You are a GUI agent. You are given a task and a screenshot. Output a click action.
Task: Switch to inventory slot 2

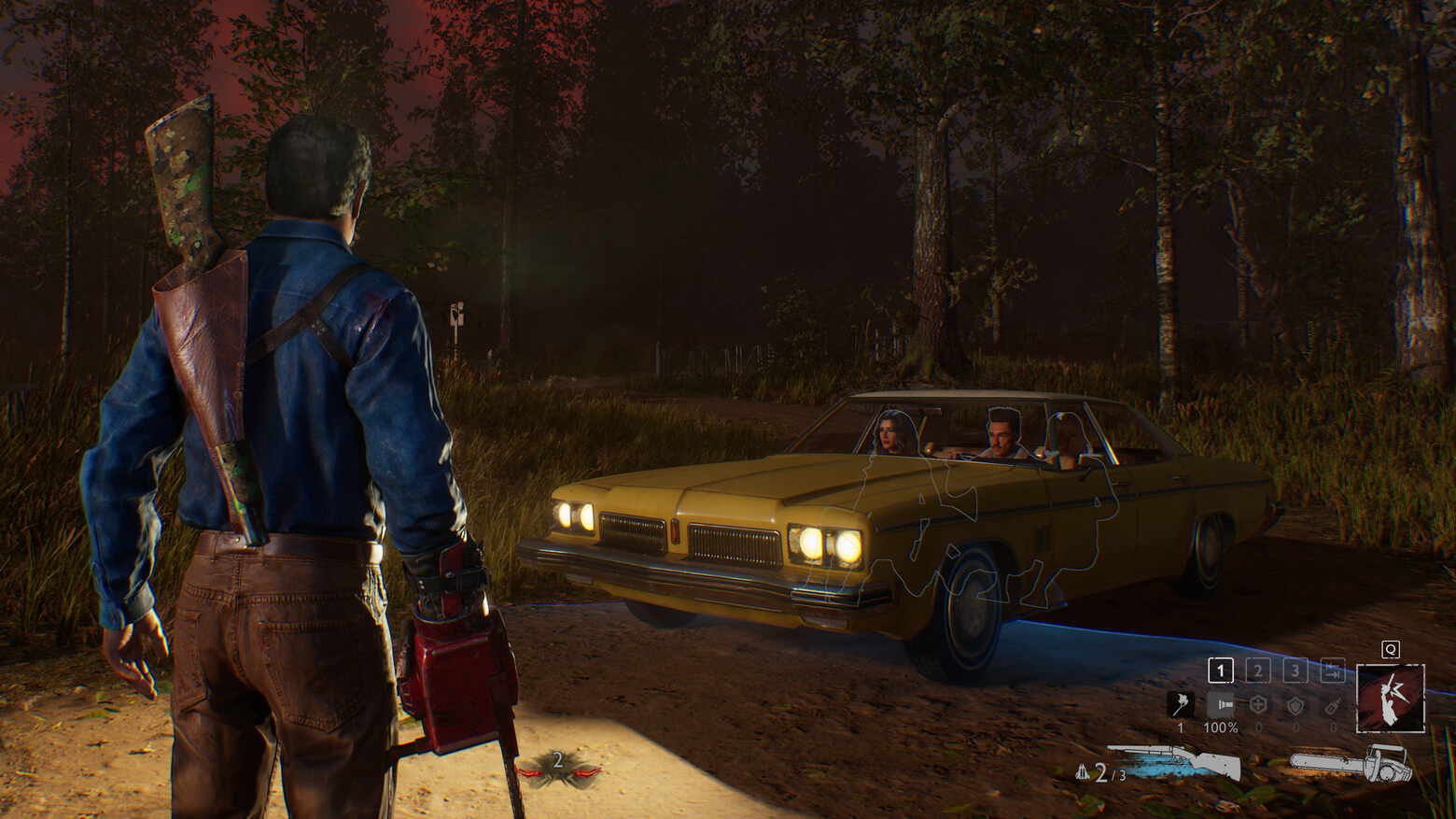1258,671
